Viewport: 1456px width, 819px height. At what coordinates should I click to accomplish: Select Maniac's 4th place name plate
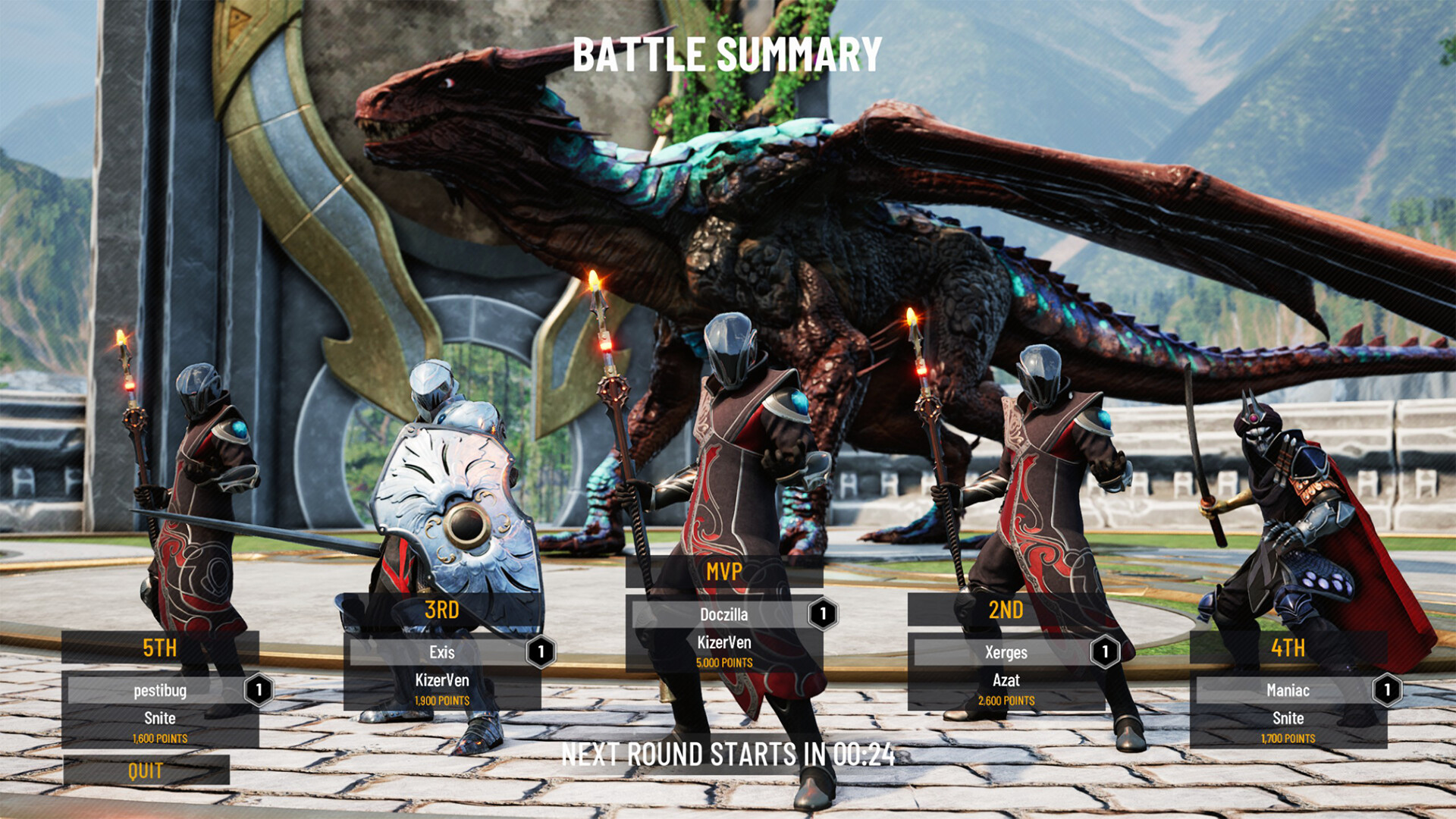pos(1288,690)
